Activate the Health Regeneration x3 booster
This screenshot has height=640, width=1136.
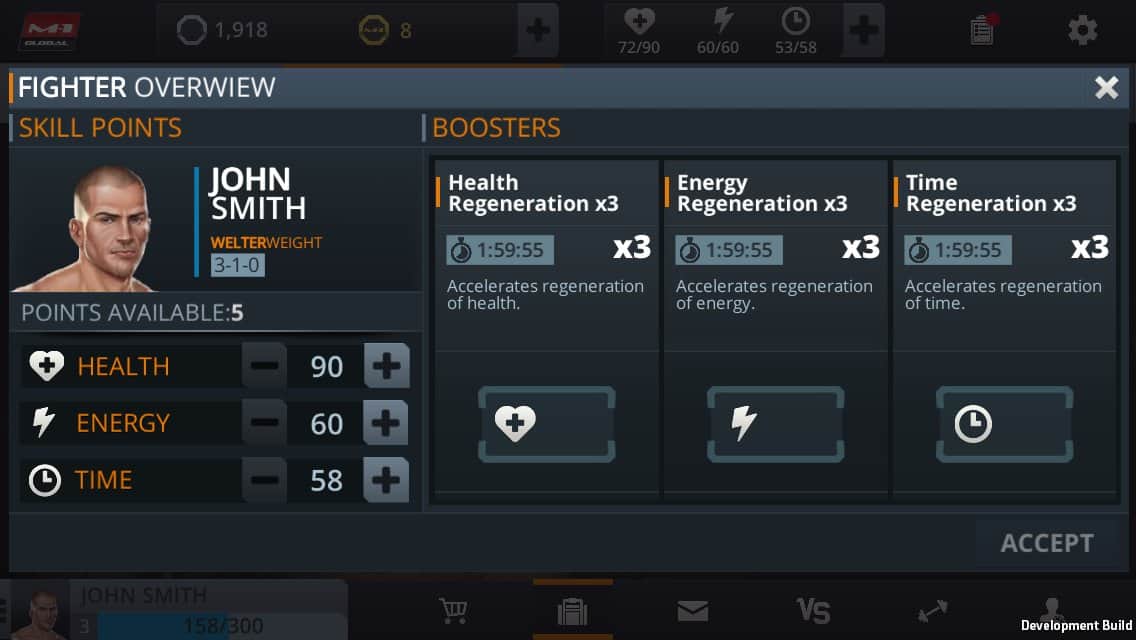tap(546, 424)
